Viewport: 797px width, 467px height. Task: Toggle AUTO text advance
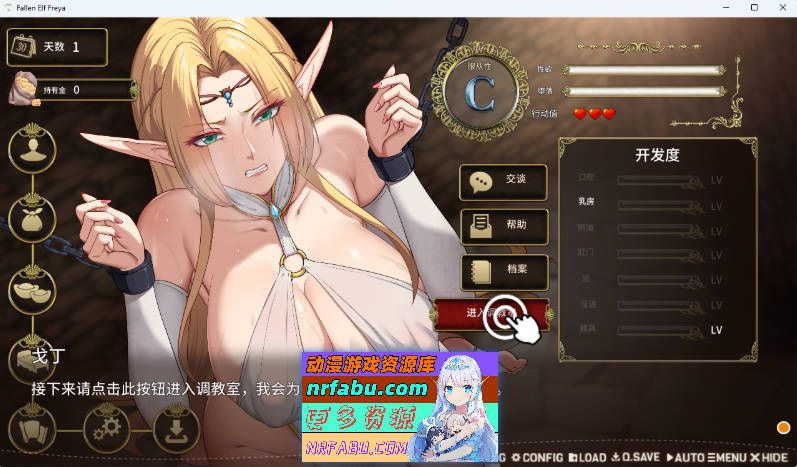pyautogui.click(x=686, y=457)
